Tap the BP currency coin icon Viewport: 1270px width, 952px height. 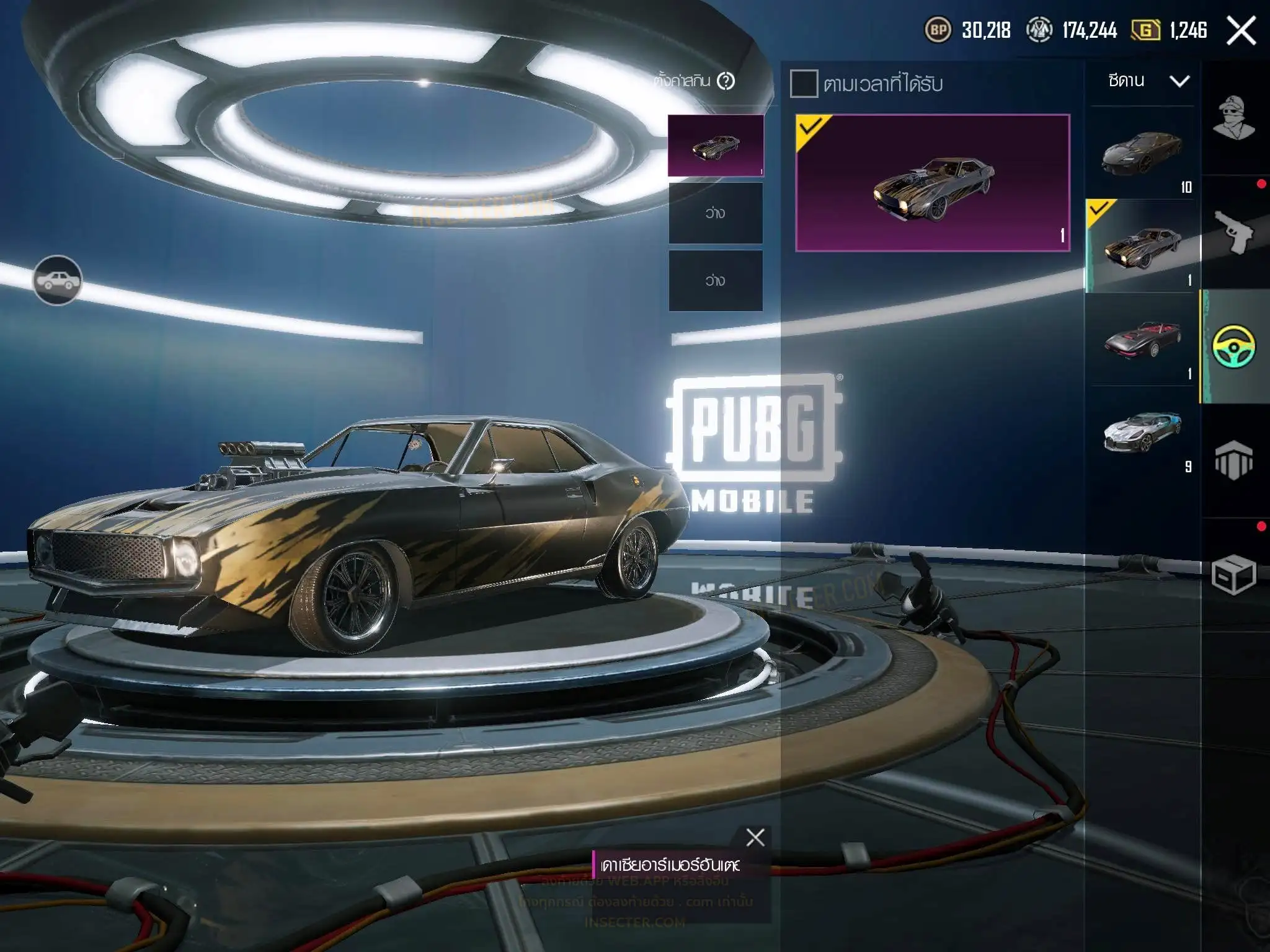click(938, 30)
